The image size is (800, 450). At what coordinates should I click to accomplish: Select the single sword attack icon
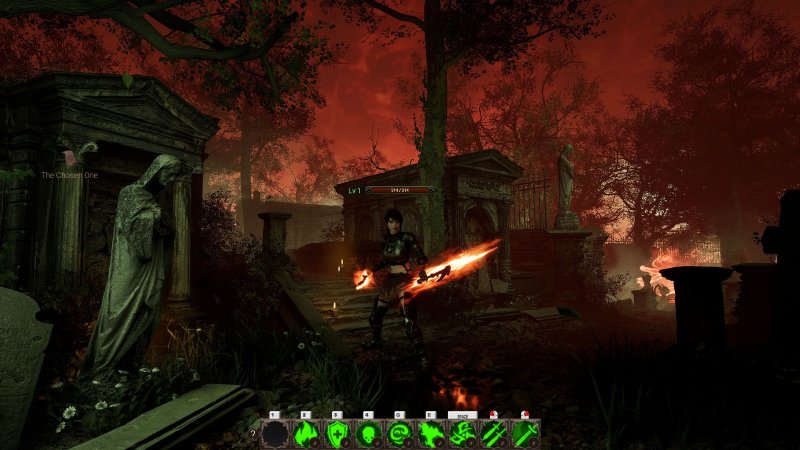525,433
